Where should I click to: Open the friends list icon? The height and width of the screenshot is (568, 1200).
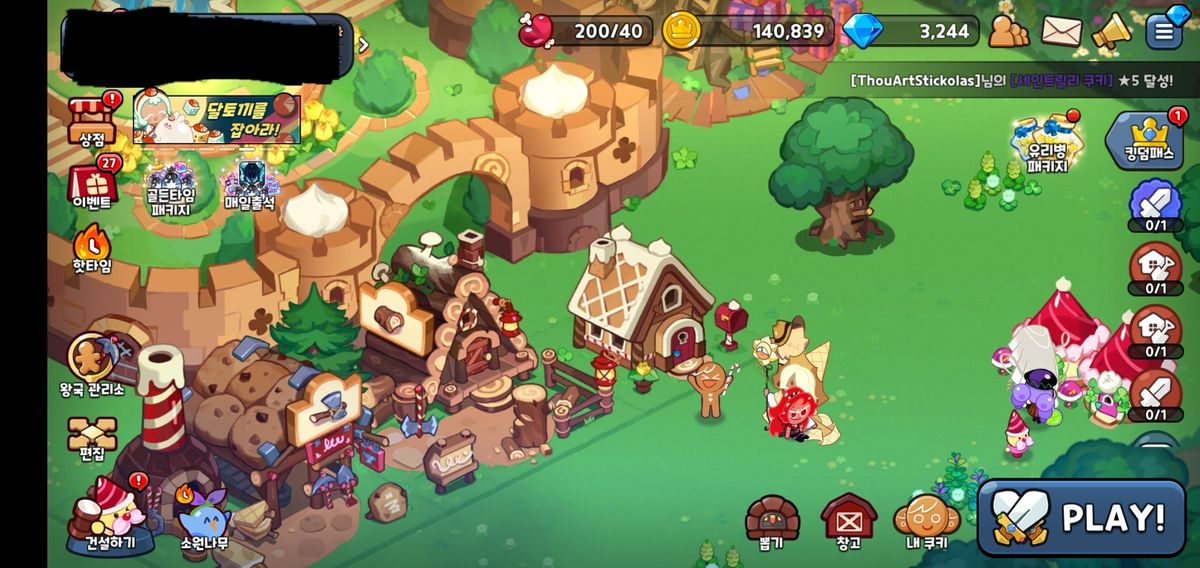(x=1009, y=32)
